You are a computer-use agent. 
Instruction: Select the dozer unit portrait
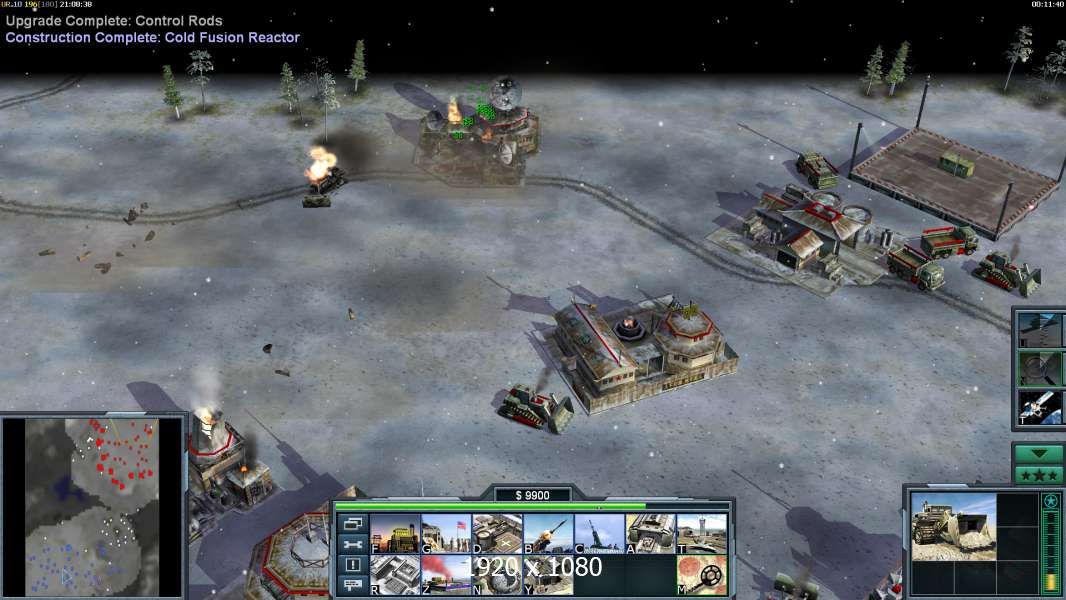click(x=953, y=525)
